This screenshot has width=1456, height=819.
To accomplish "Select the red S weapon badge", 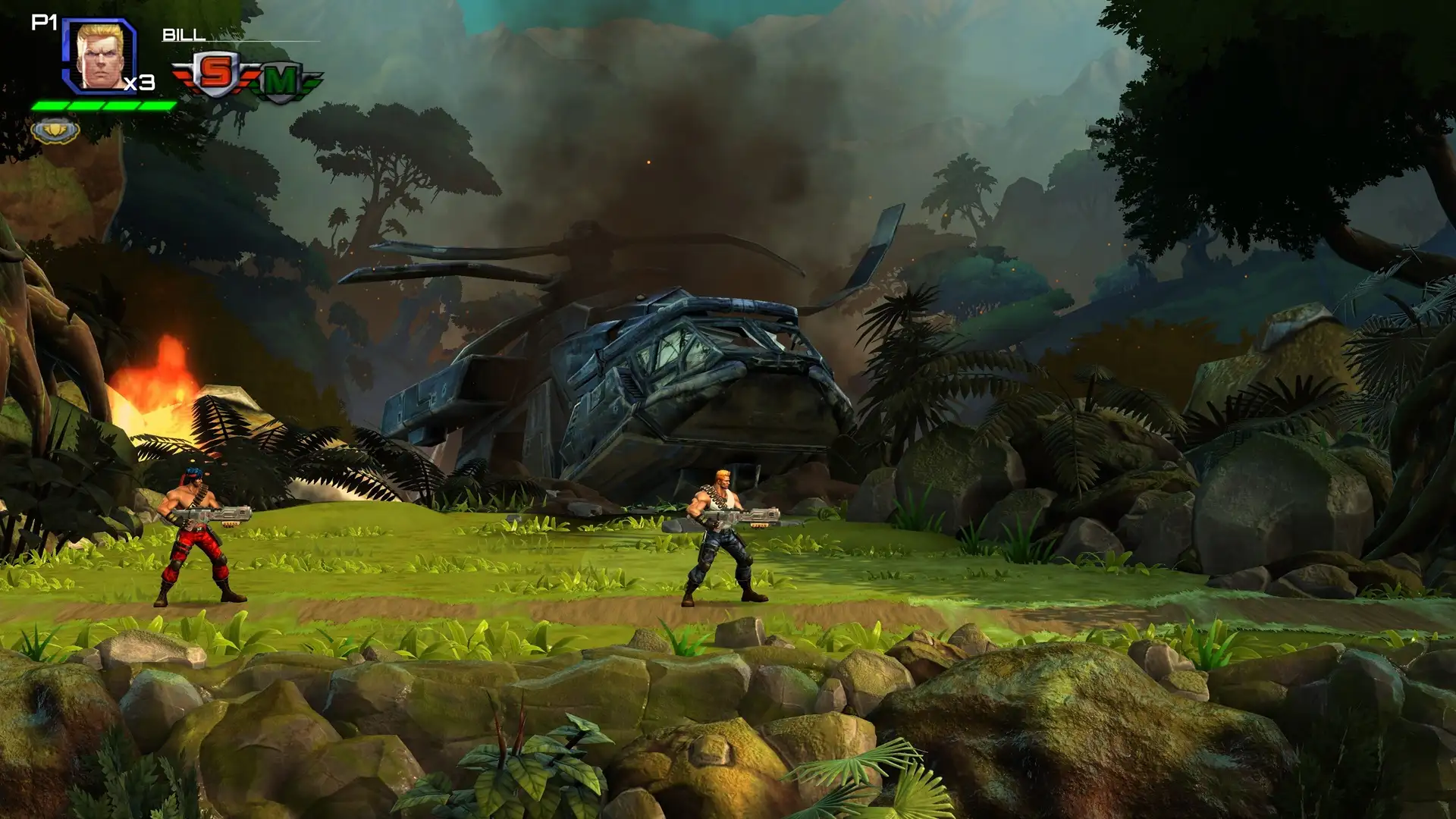I will 215,74.
